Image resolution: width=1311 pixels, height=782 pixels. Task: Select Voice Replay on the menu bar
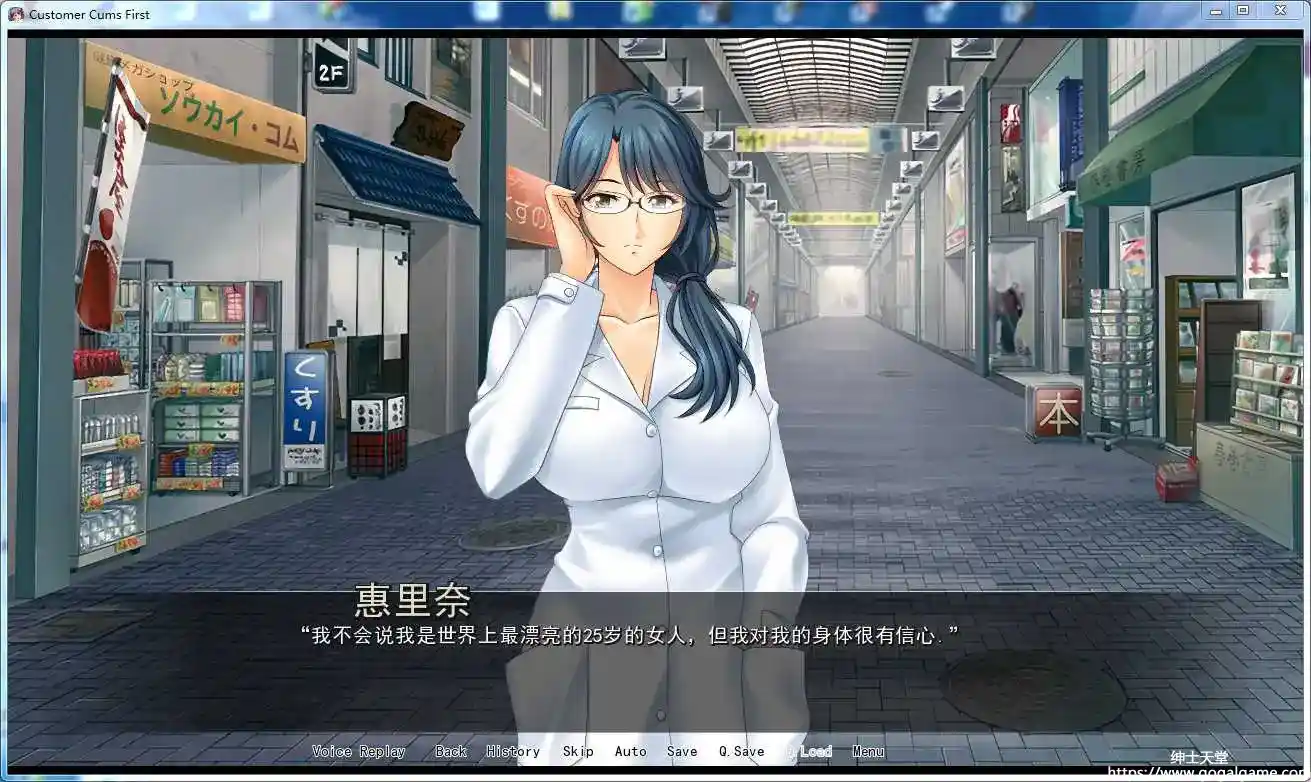(359, 751)
